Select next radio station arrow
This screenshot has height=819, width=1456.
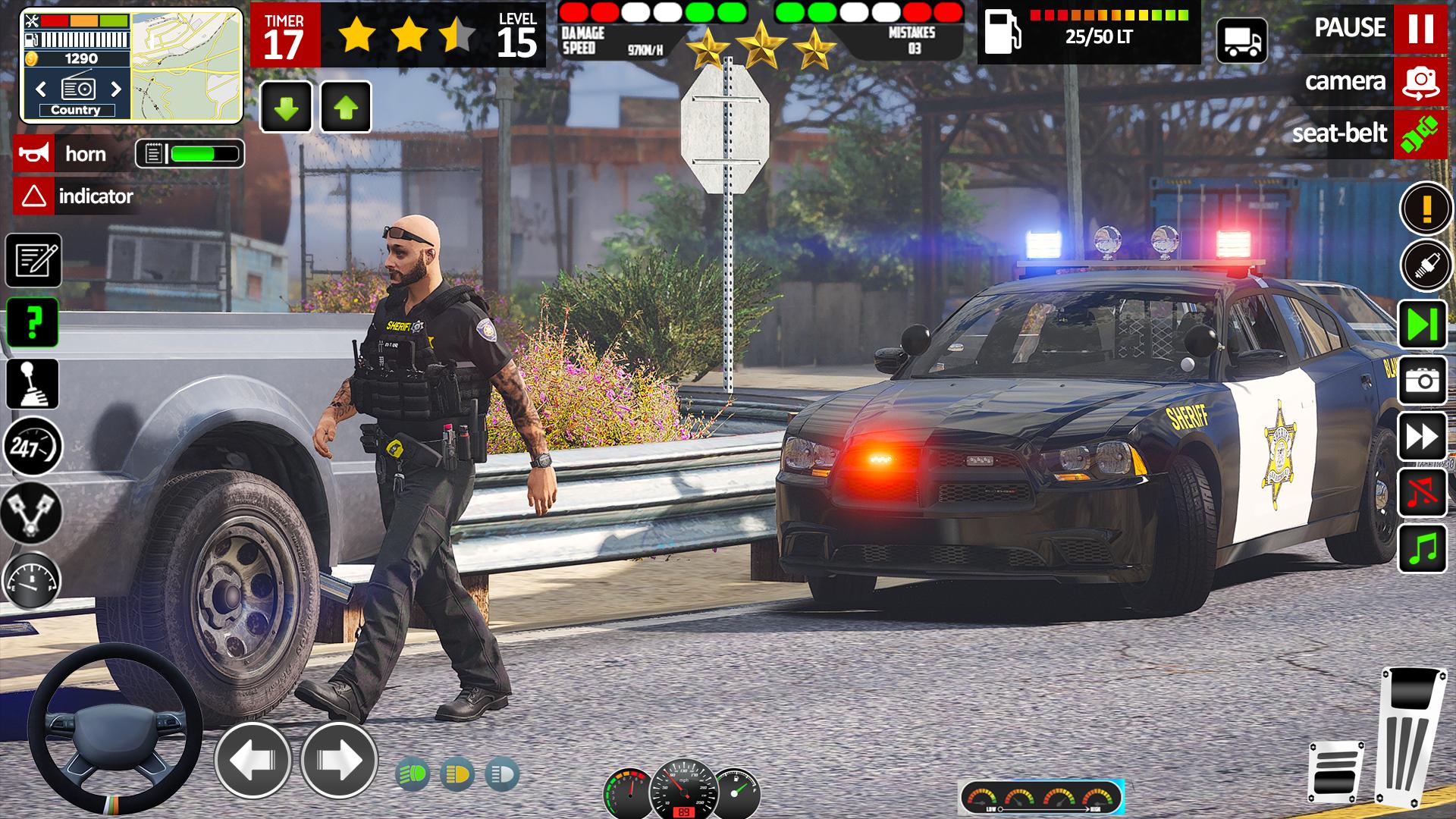116,89
